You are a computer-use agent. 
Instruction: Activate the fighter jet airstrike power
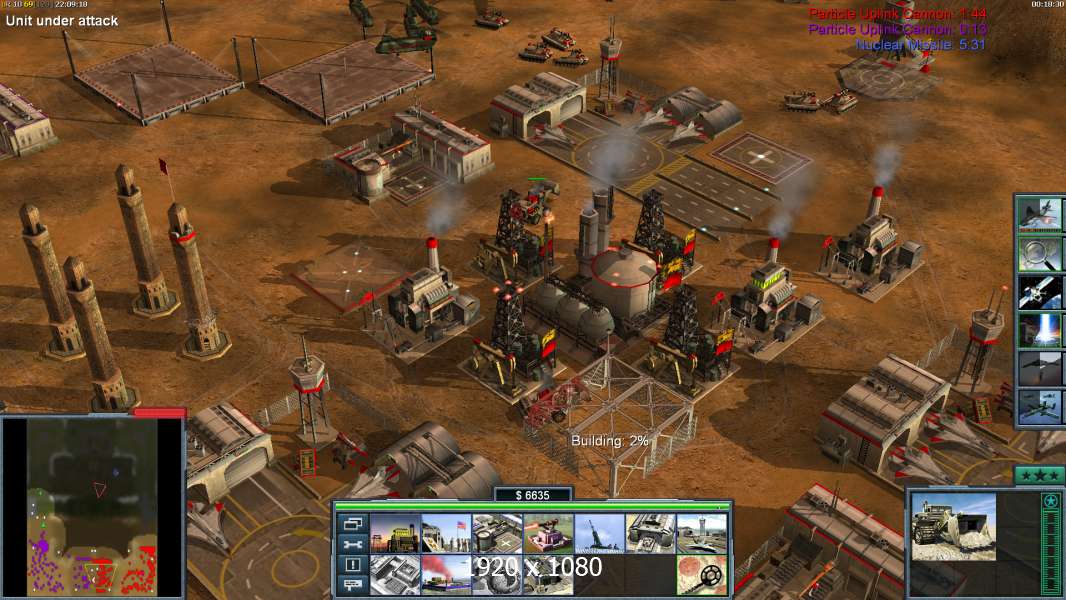click(1040, 215)
